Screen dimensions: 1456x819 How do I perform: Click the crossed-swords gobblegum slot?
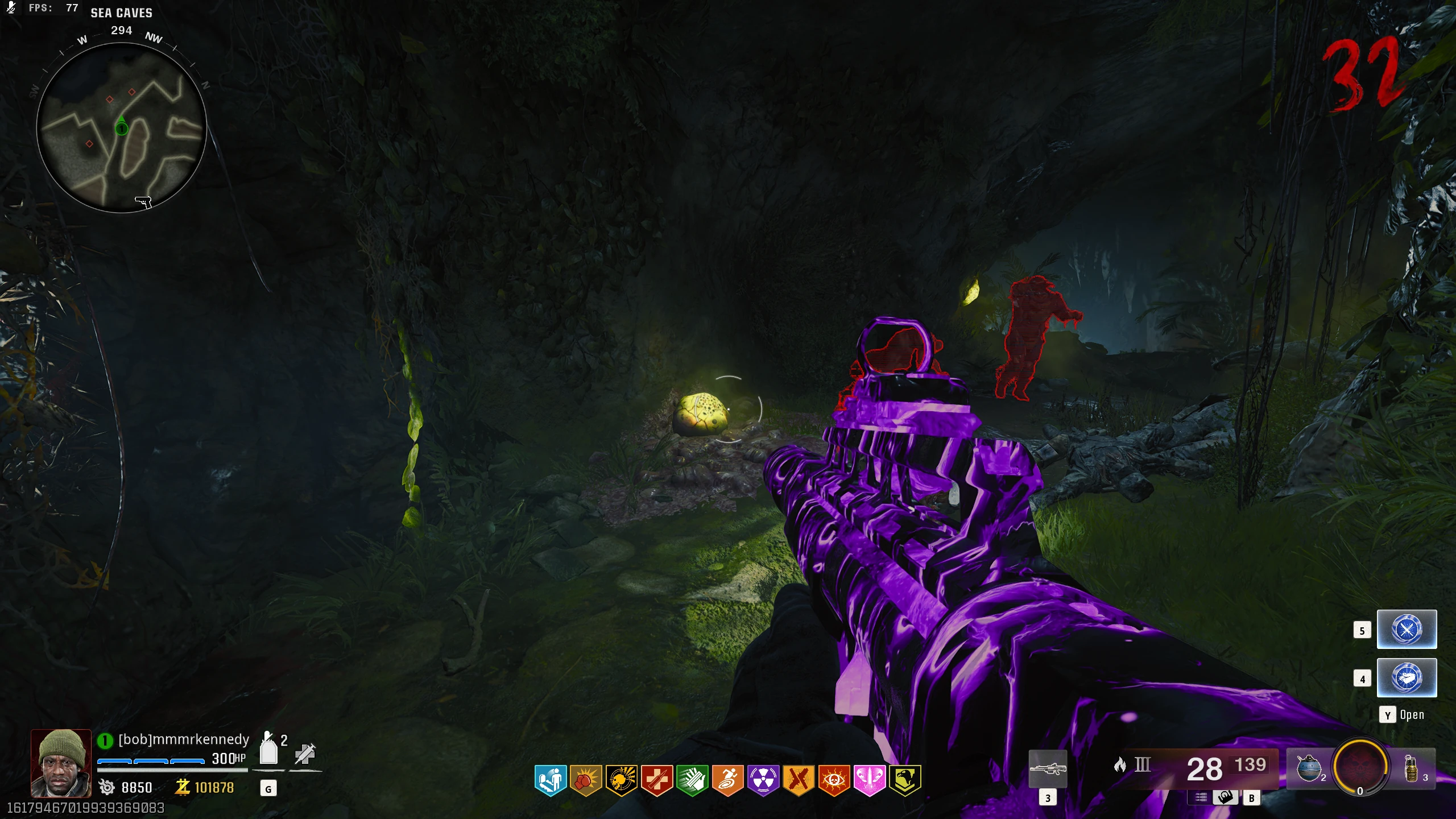coord(1407,630)
